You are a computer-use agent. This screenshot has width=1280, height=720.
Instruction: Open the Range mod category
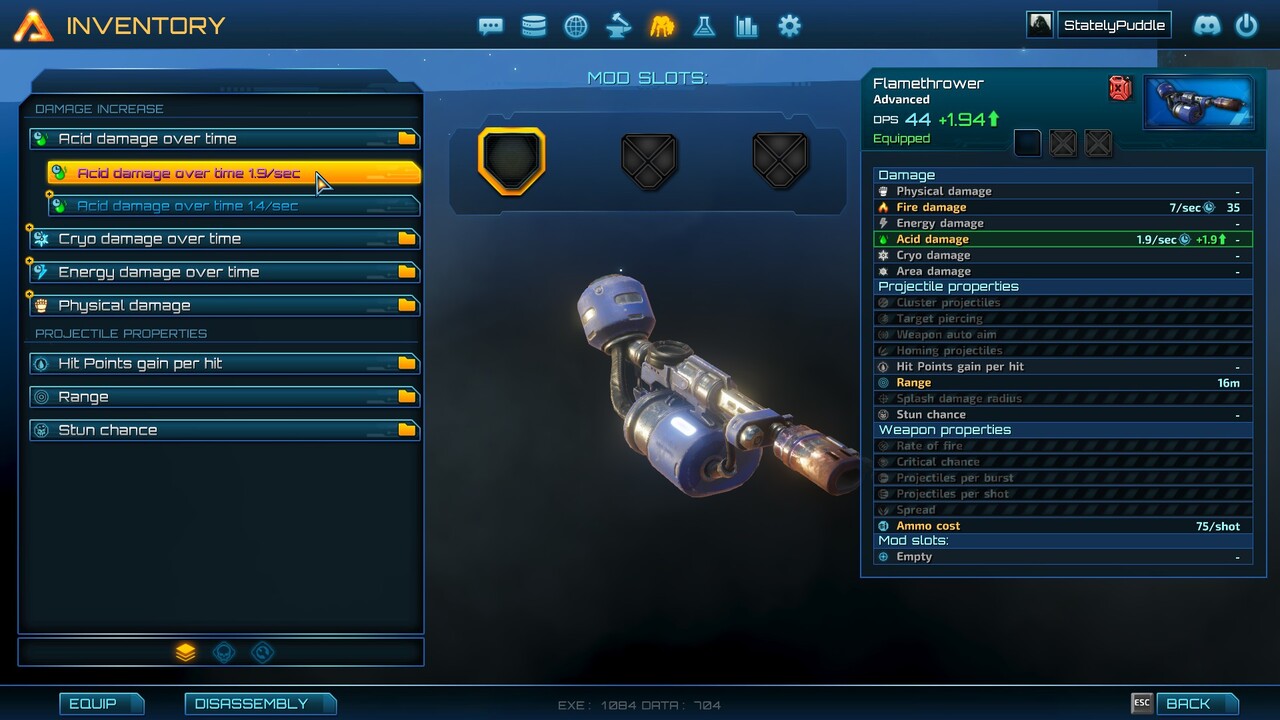224,397
